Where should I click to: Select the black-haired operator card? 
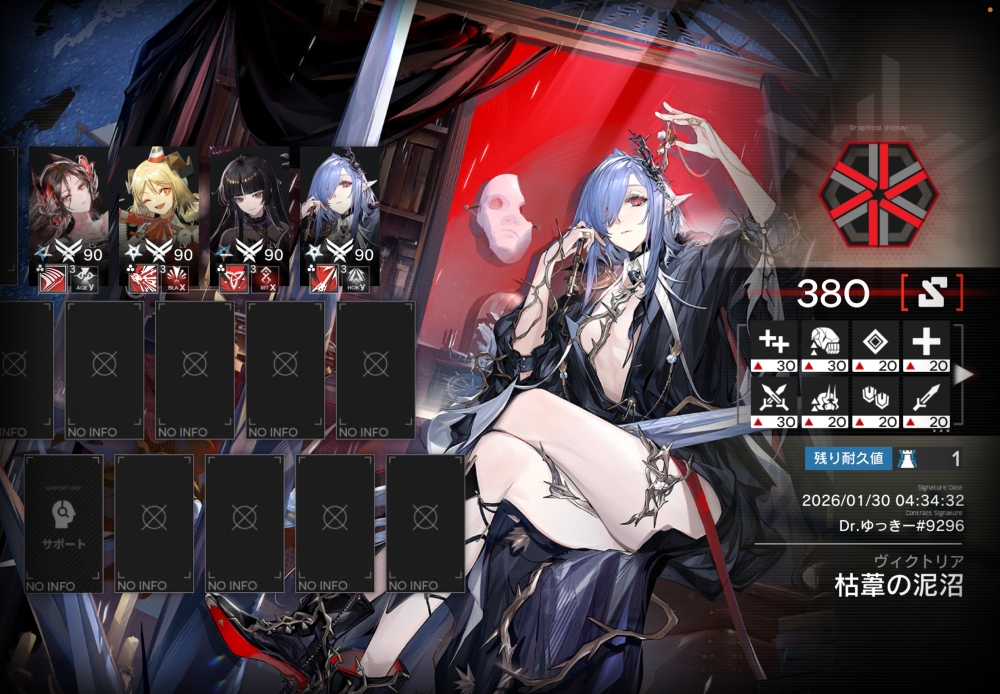tap(248, 205)
